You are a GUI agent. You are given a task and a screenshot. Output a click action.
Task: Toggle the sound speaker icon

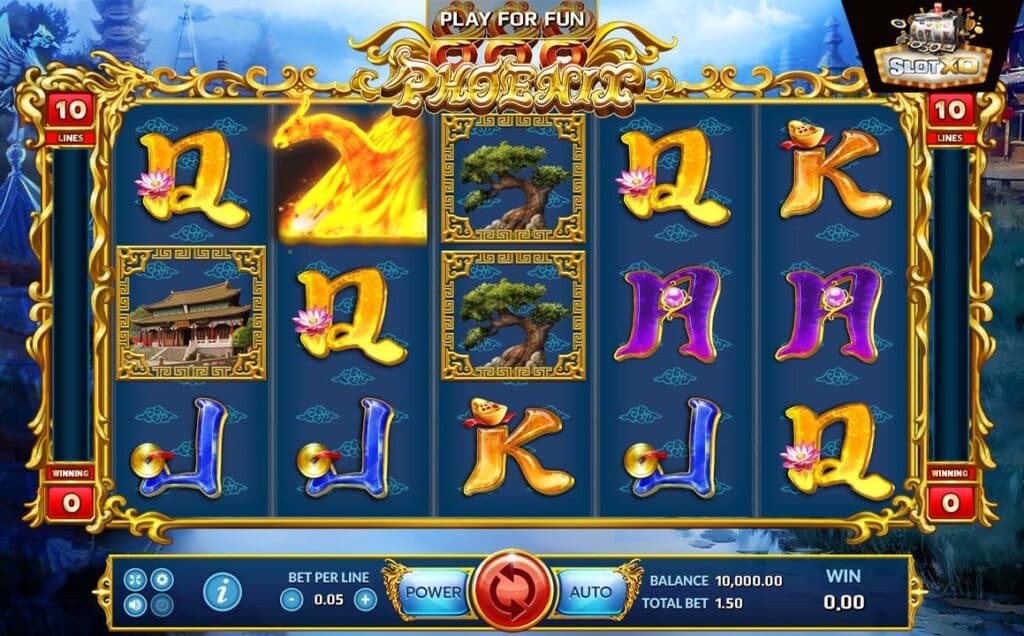coord(137,604)
